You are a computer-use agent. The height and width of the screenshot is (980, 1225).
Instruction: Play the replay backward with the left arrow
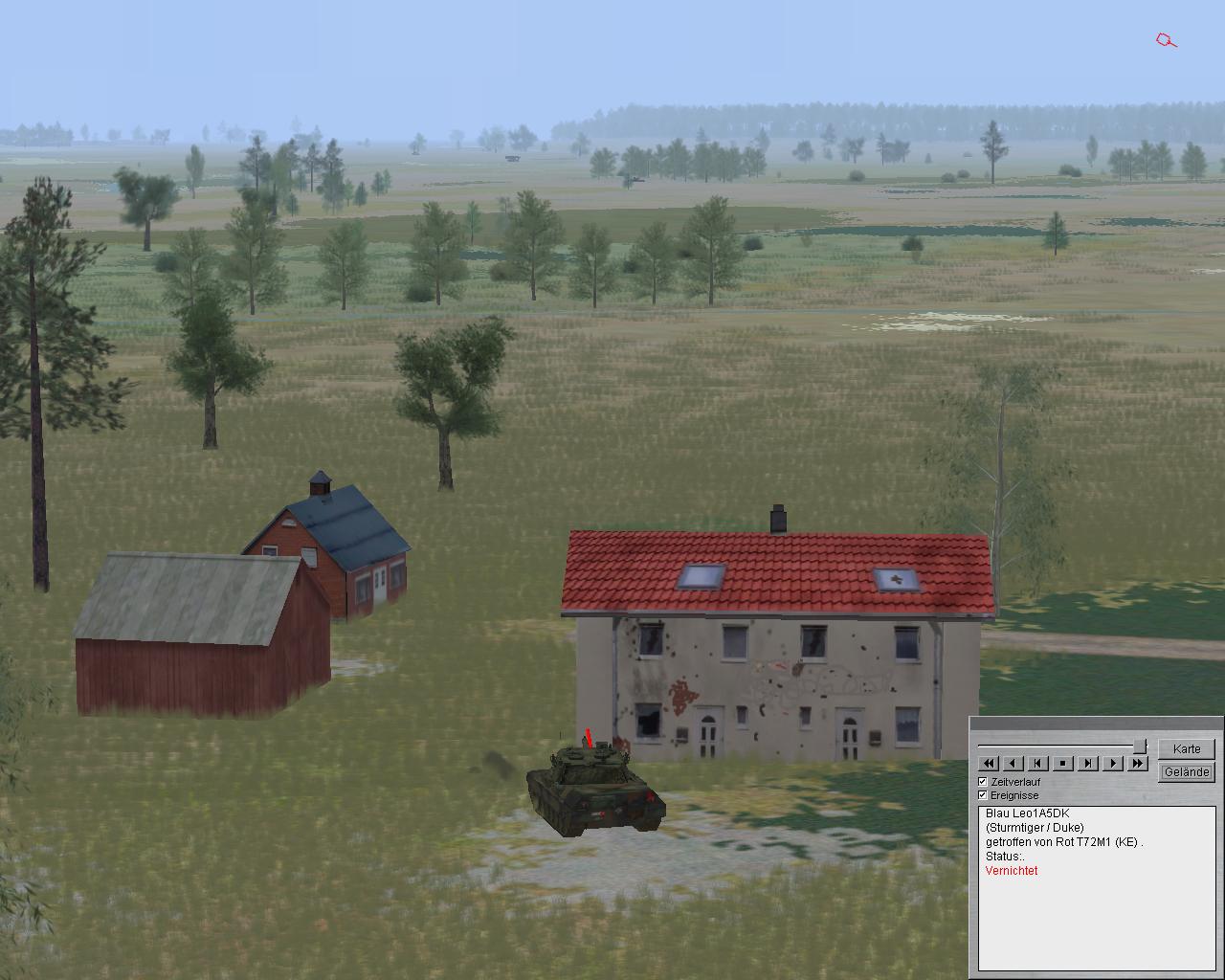click(x=1013, y=763)
